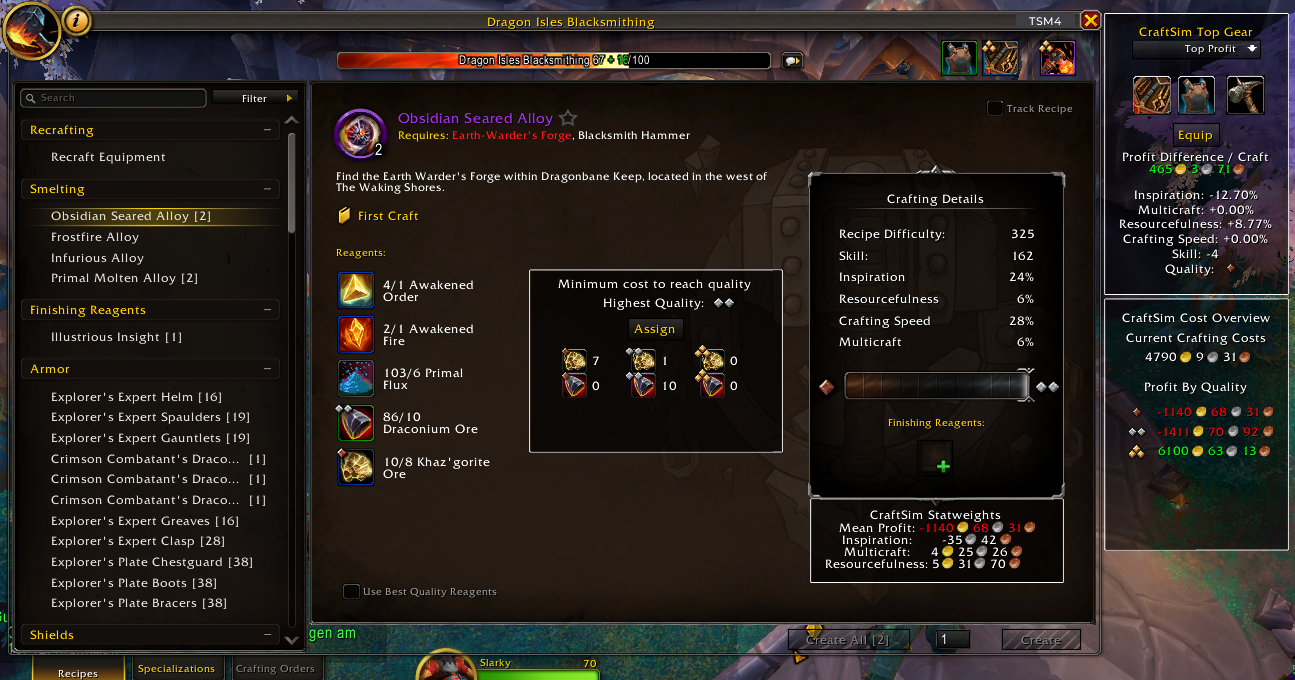
Task: Switch to the Specializations tab
Action: click(176, 668)
